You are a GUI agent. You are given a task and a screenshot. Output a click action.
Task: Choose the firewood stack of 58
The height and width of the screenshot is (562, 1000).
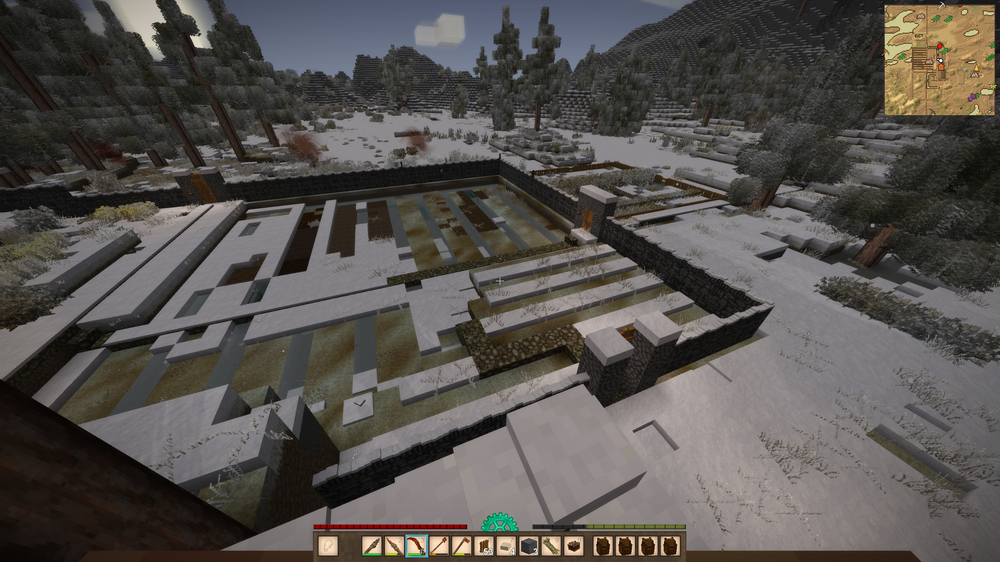[484, 546]
